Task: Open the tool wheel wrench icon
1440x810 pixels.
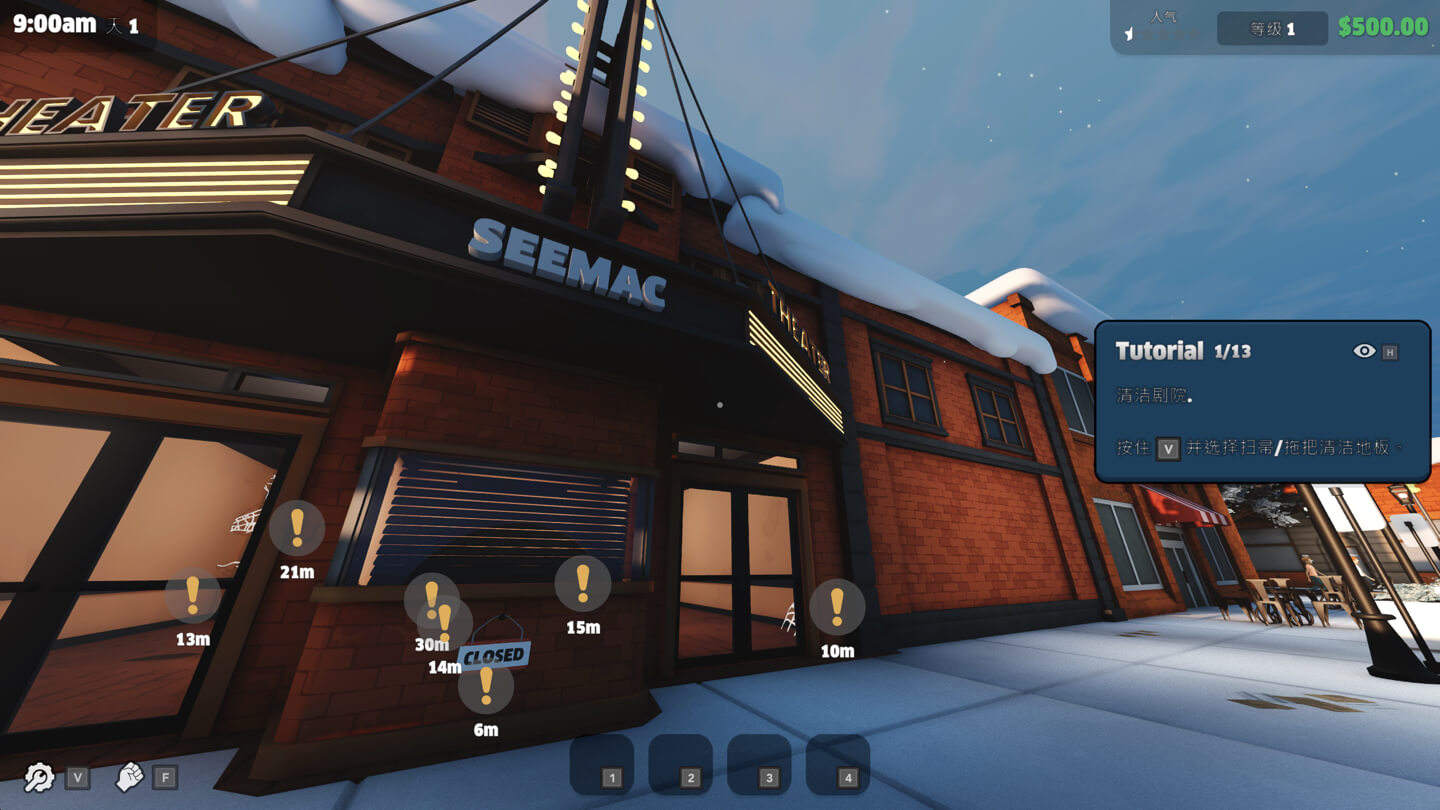Action: click(39, 777)
